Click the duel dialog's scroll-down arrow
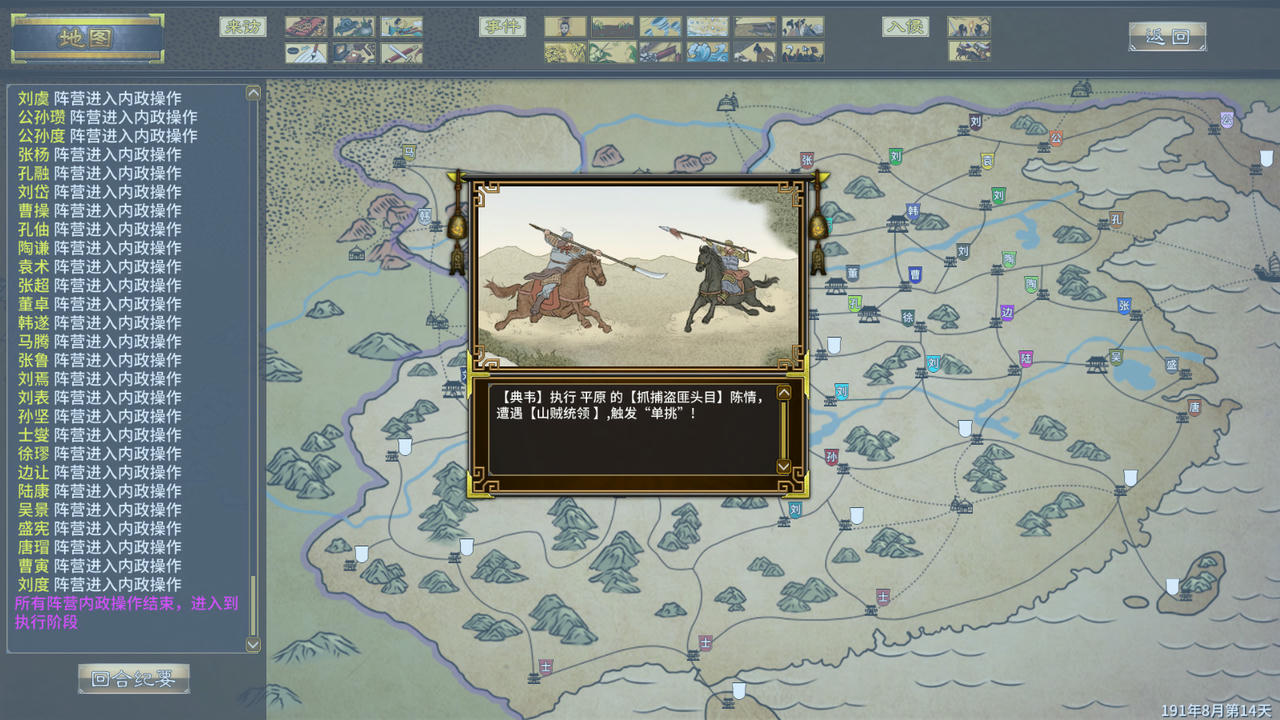1280x720 pixels. (x=783, y=466)
